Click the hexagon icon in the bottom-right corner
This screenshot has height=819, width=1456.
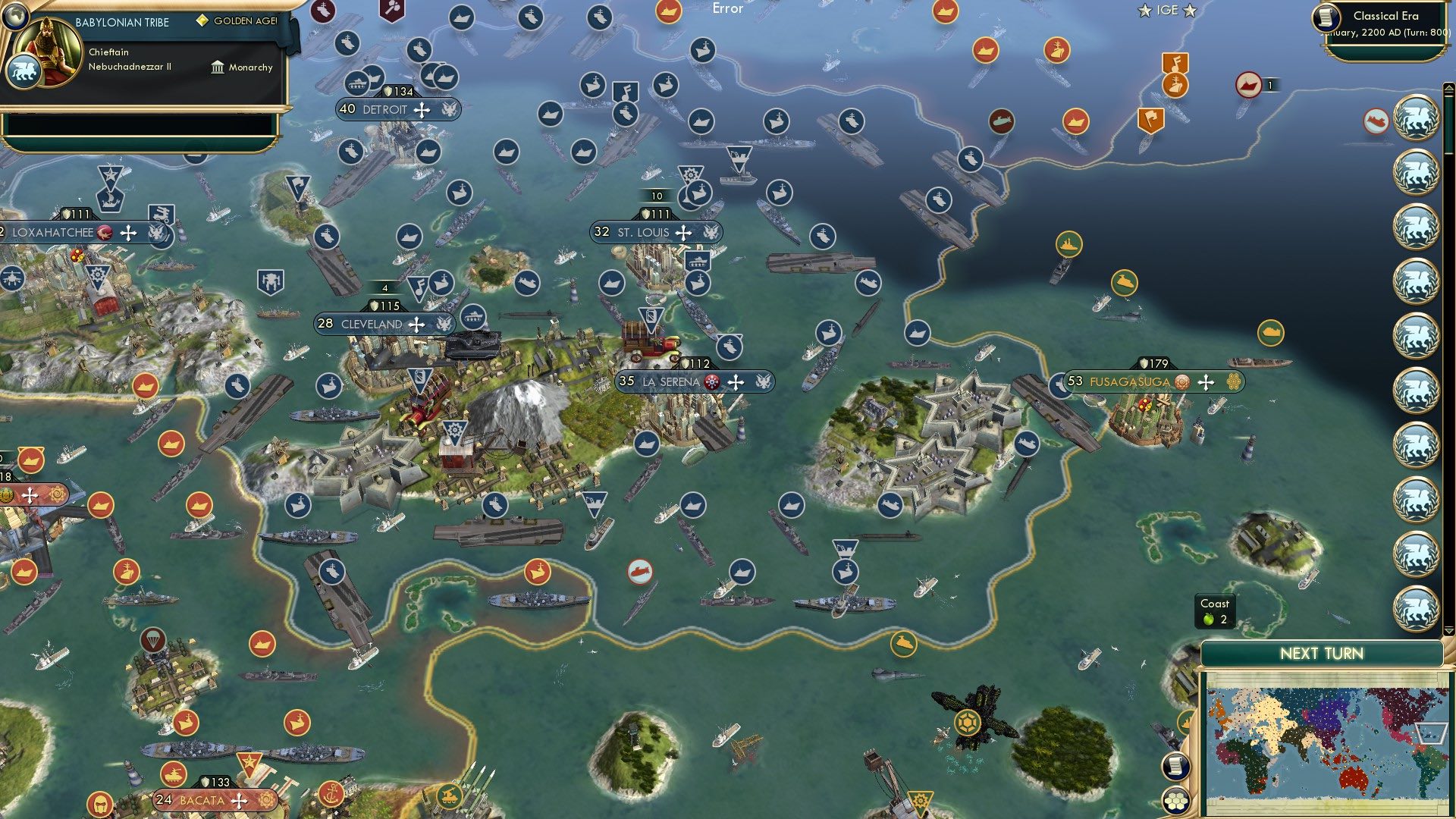click(x=1175, y=802)
